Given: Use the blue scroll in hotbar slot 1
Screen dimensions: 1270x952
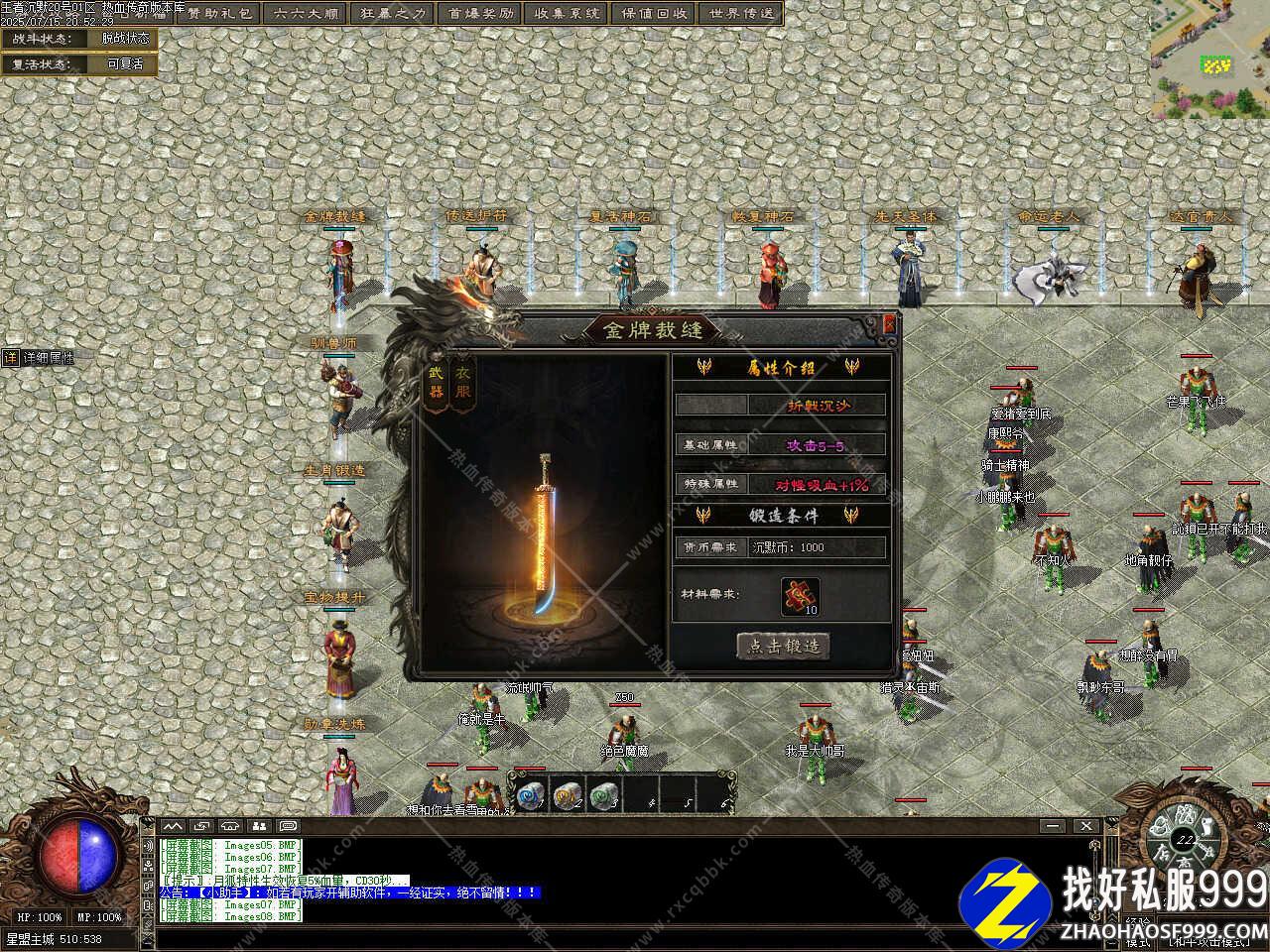Looking at the screenshot, I should point(528,793).
